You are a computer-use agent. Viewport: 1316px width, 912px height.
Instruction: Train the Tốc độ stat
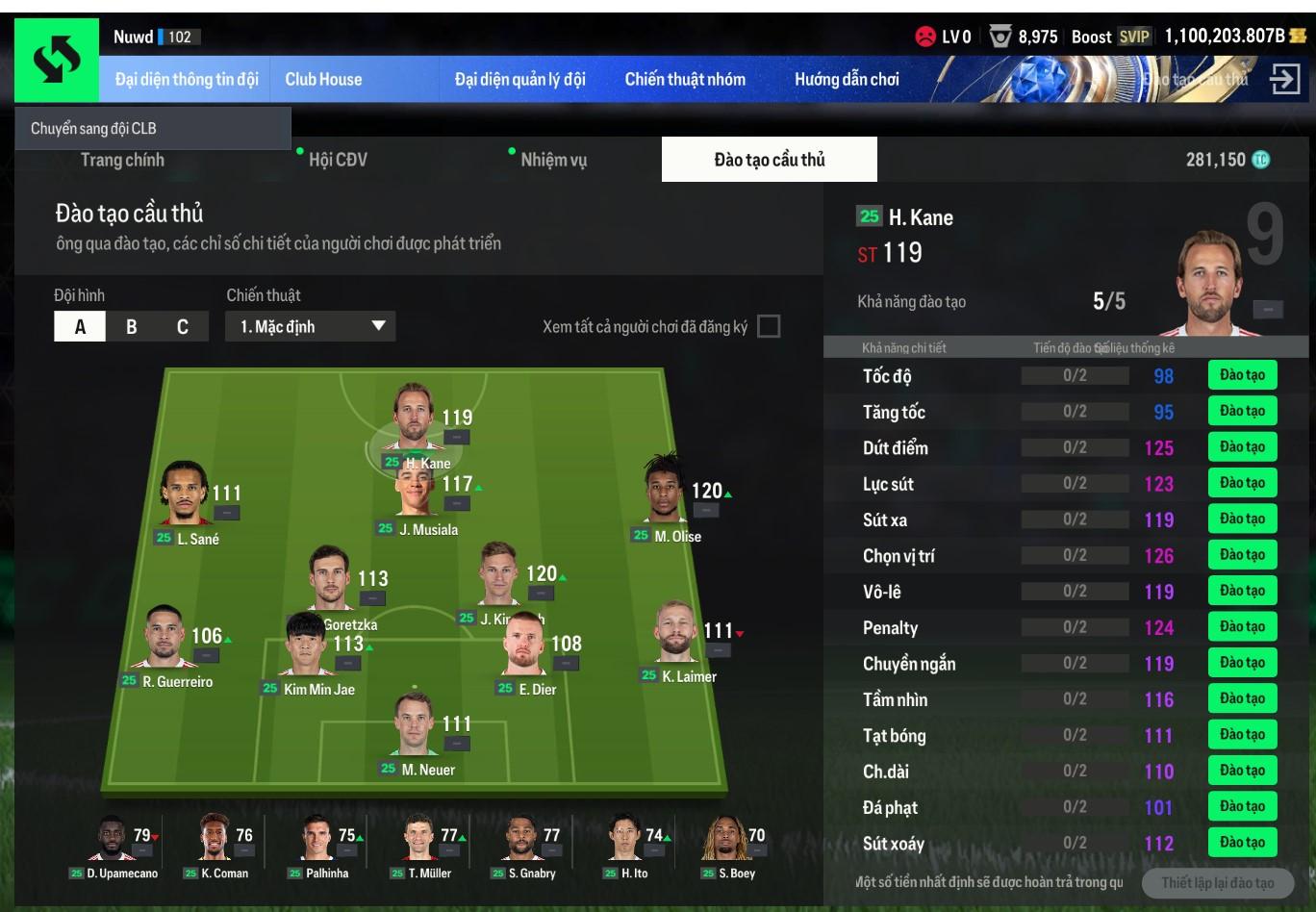tap(1242, 375)
